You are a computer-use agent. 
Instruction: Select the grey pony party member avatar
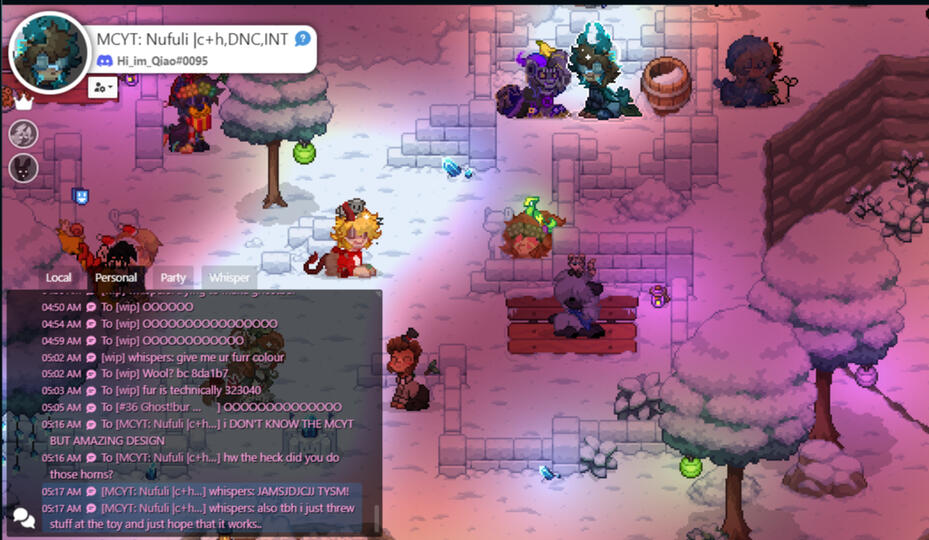coord(23,133)
